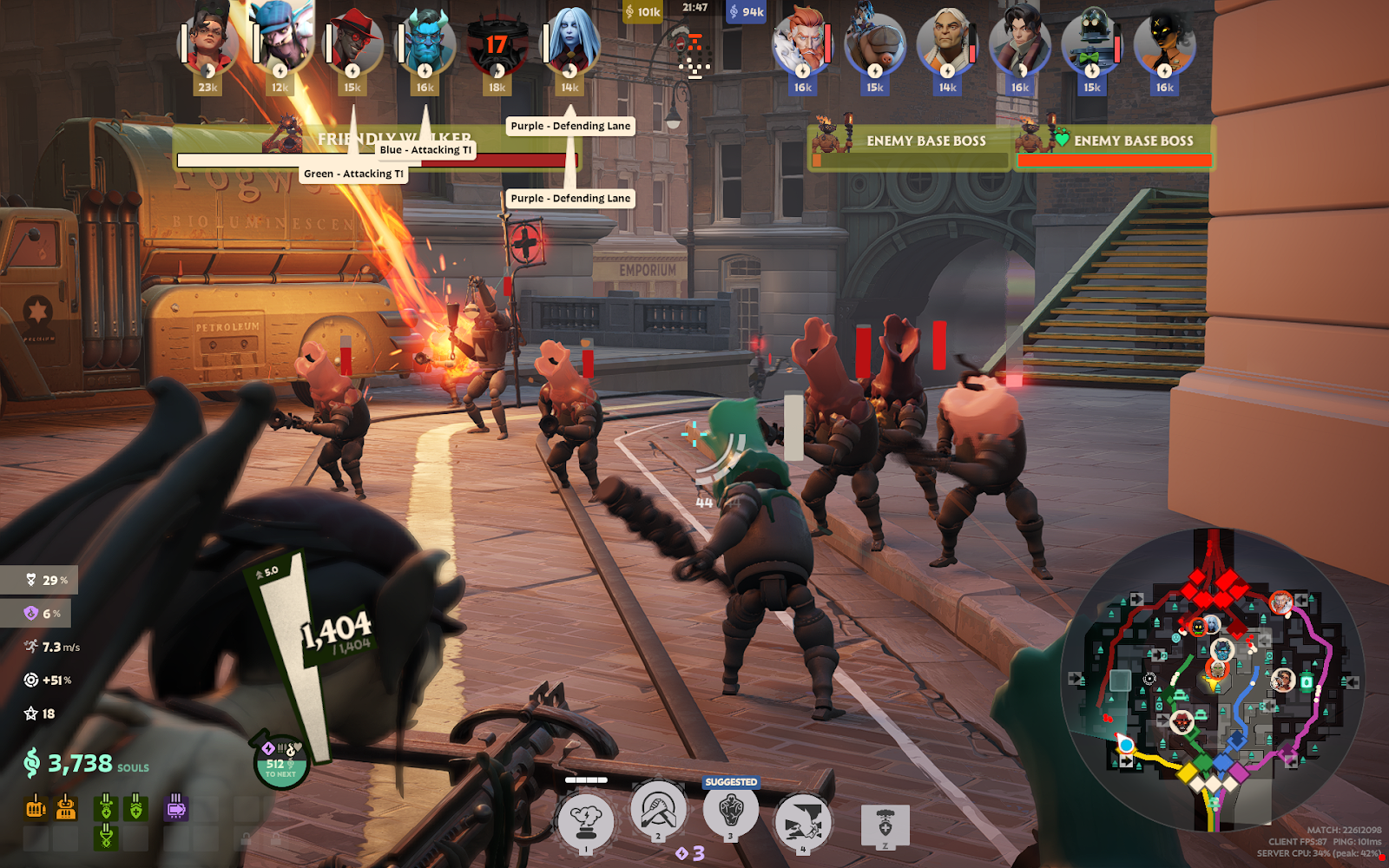Click the respawning teammate portrait showing 17
Screen dimensions: 1389x868
(497, 45)
